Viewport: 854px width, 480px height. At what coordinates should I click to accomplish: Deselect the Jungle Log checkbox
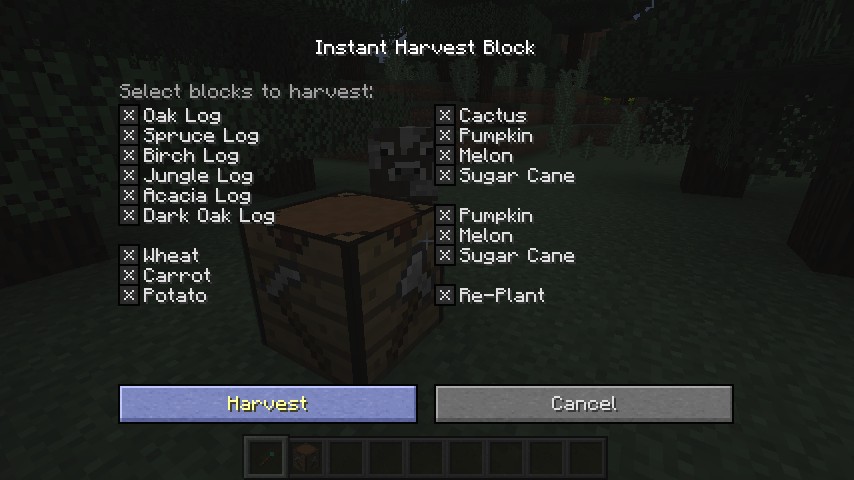129,176
